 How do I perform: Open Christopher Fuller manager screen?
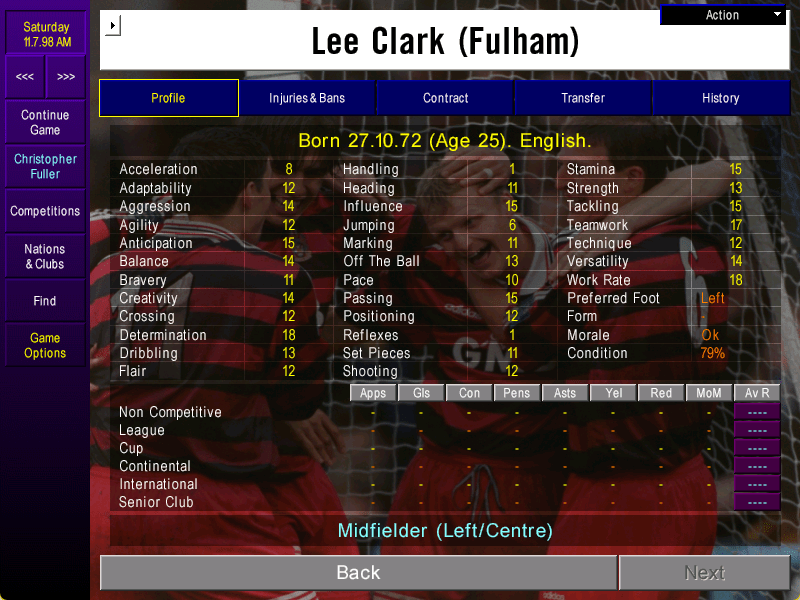tap(45, 167)
